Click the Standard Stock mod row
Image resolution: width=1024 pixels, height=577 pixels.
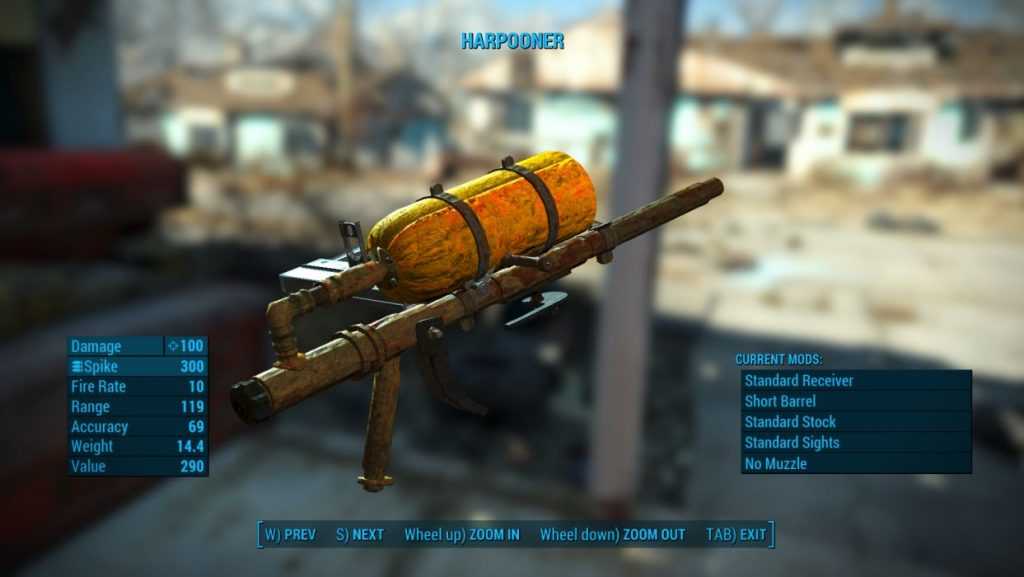855,422
